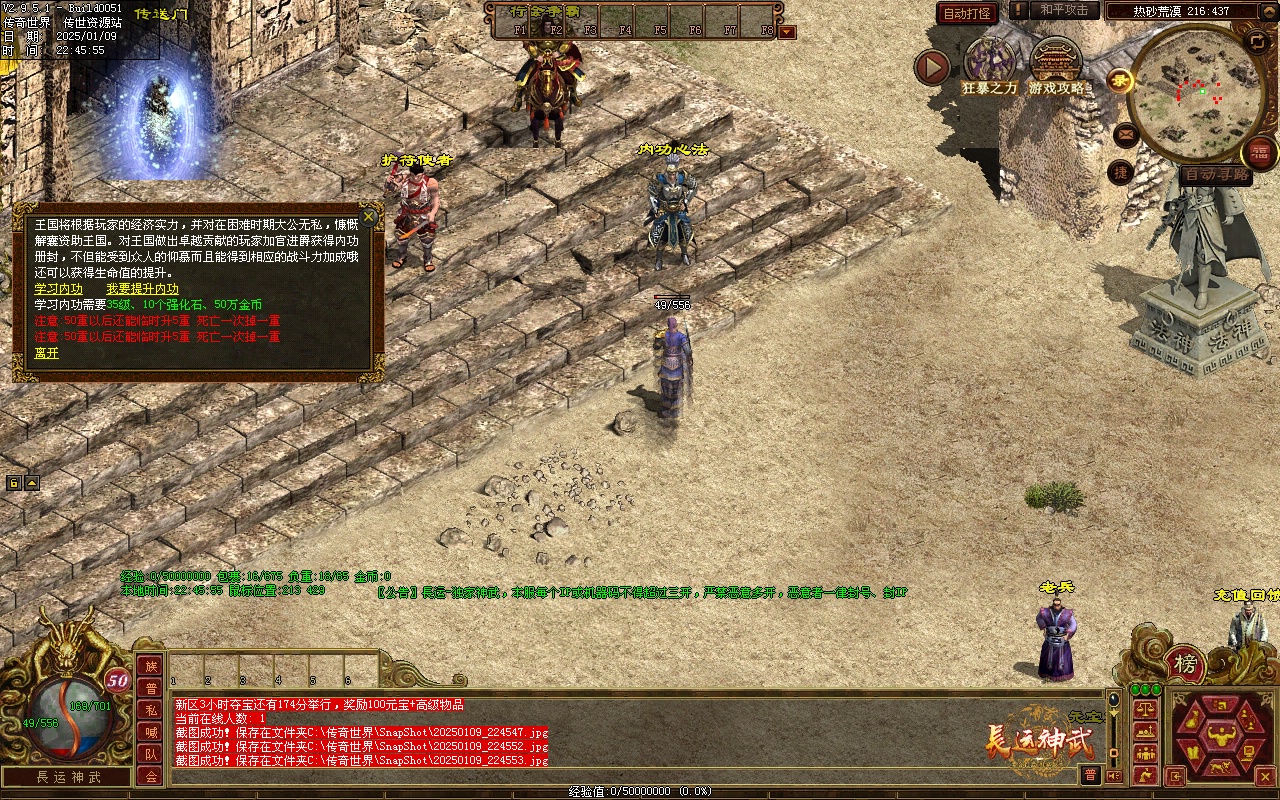
Task: Open the 狂暴之力 icon
Action: pyautogui.click(x=989, y=62)
